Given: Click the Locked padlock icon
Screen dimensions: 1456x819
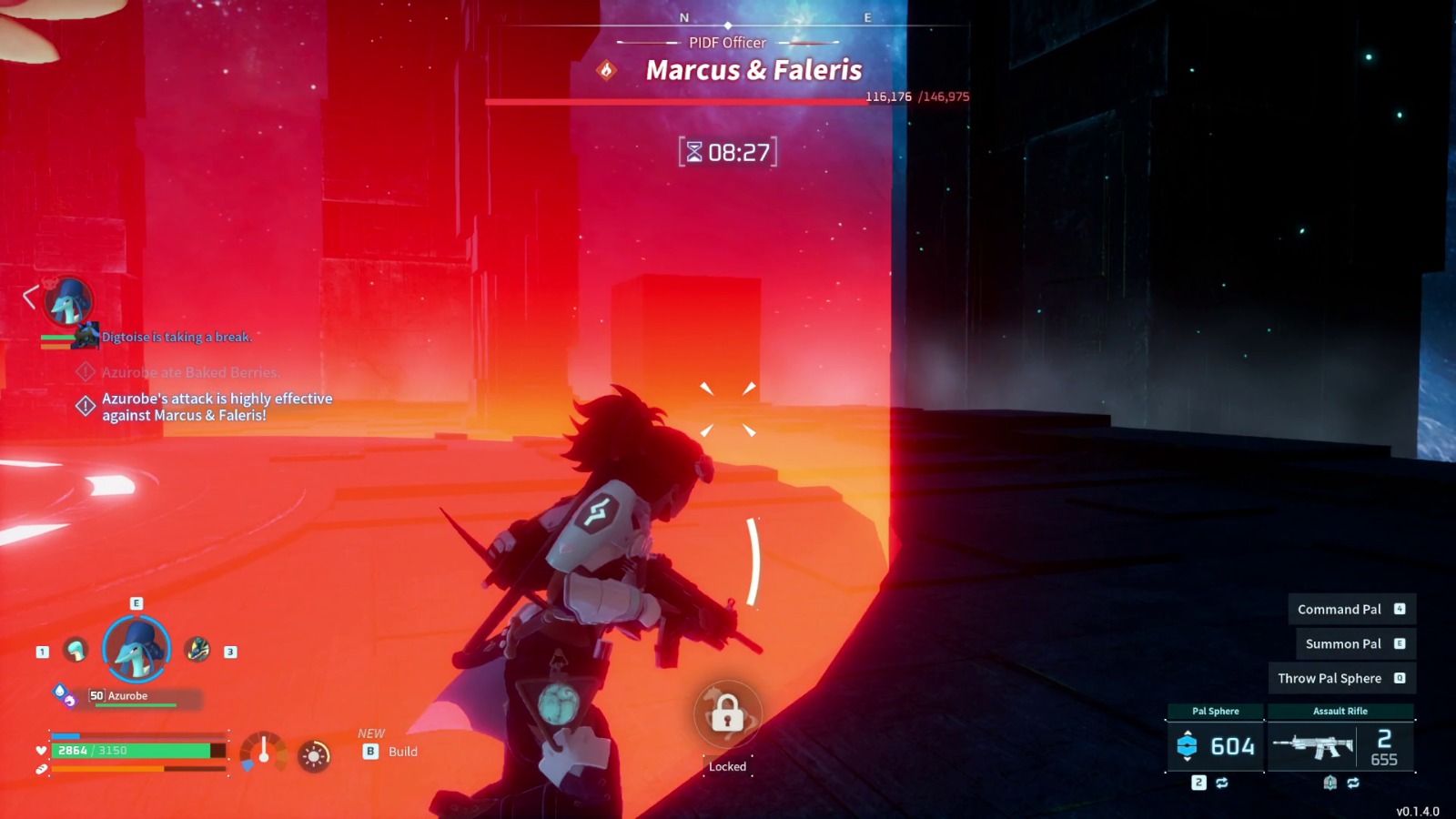Looking at the screenshot, I should (727, 714).
